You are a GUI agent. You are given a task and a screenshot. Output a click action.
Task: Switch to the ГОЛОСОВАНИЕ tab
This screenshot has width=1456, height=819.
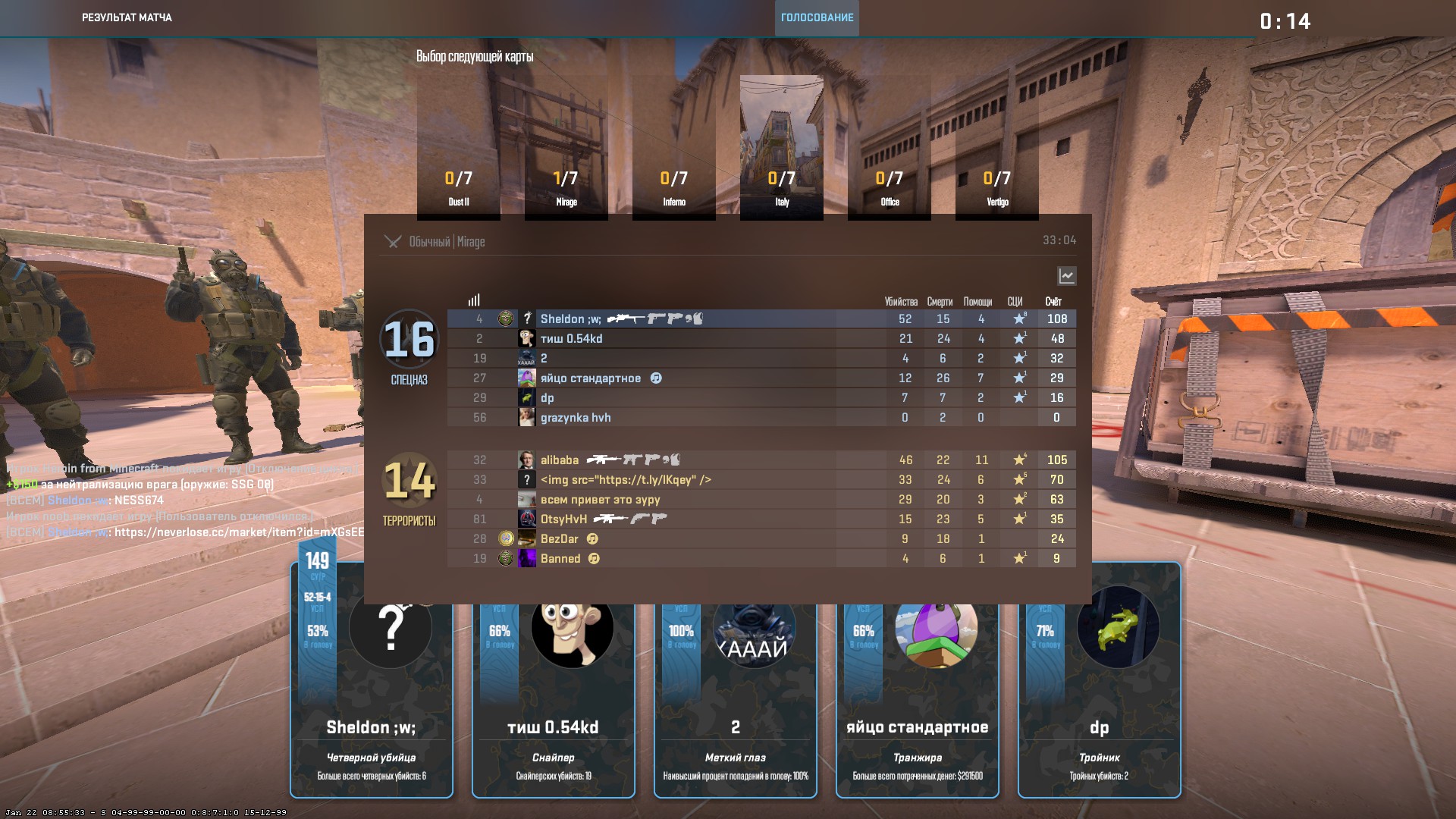tap(816, 18)
